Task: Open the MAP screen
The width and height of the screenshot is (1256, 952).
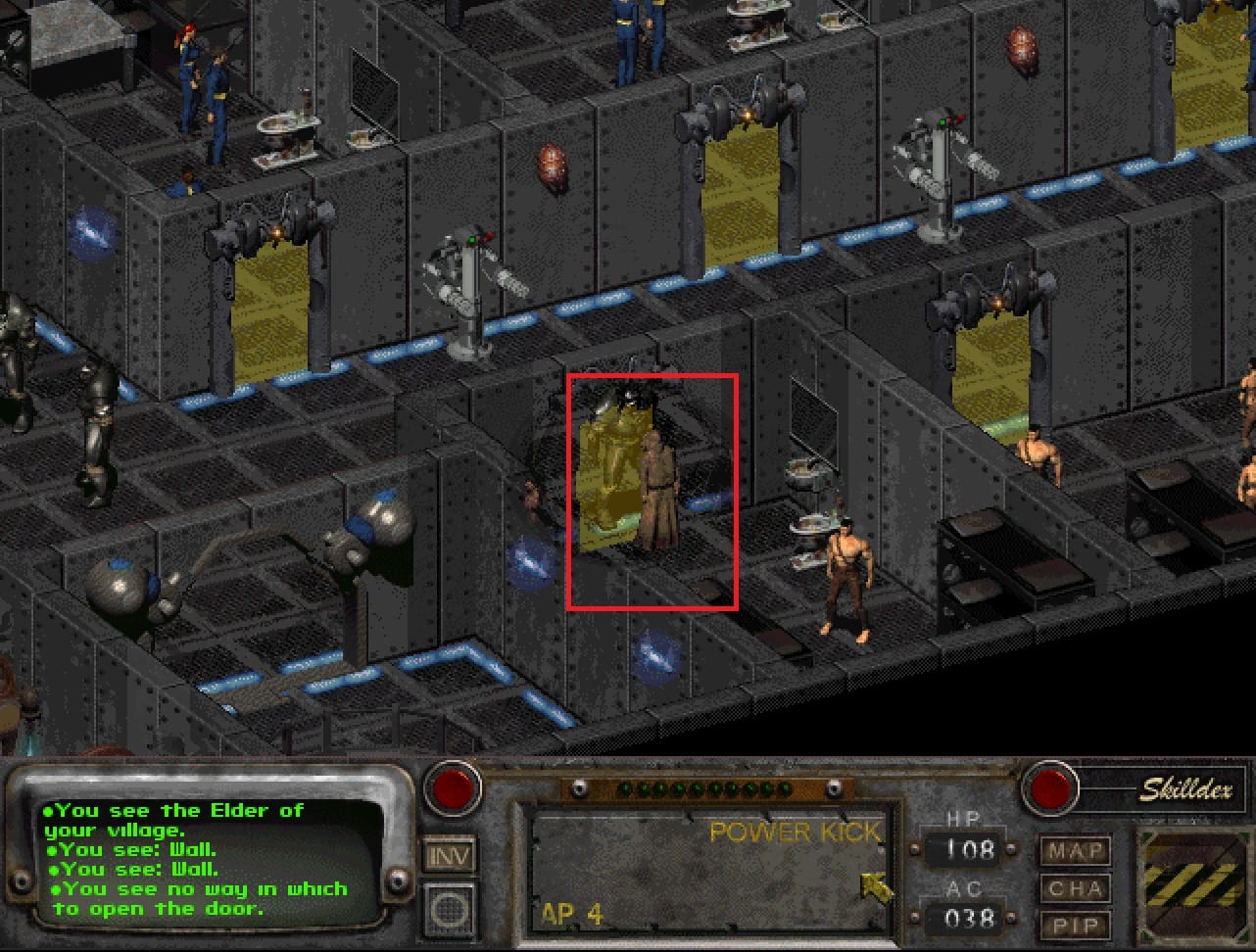Action: (x=1076, y=851)
